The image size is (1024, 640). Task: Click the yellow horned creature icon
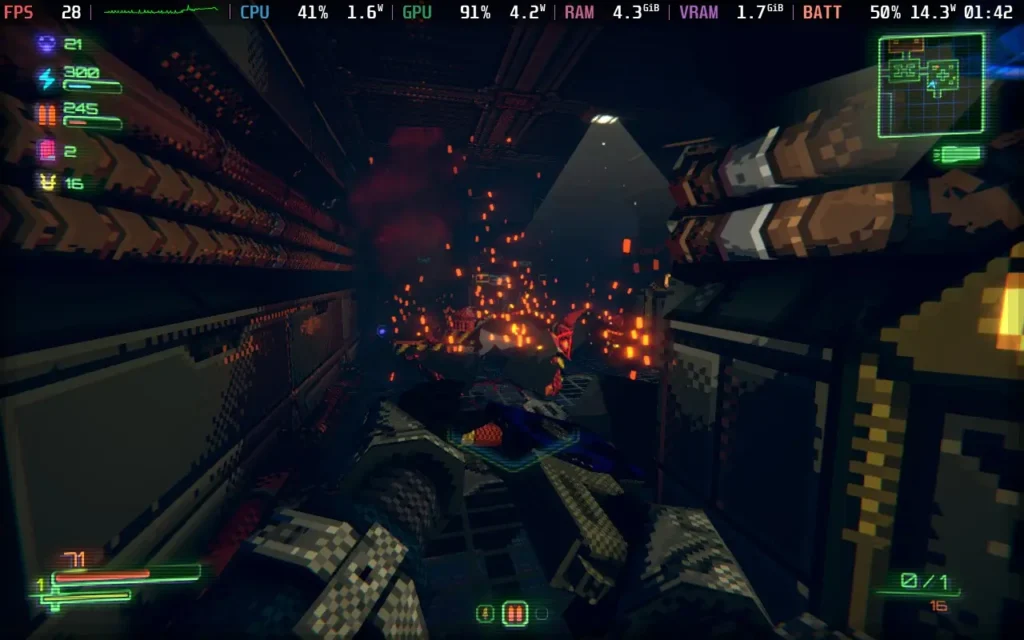click(46, 183)
